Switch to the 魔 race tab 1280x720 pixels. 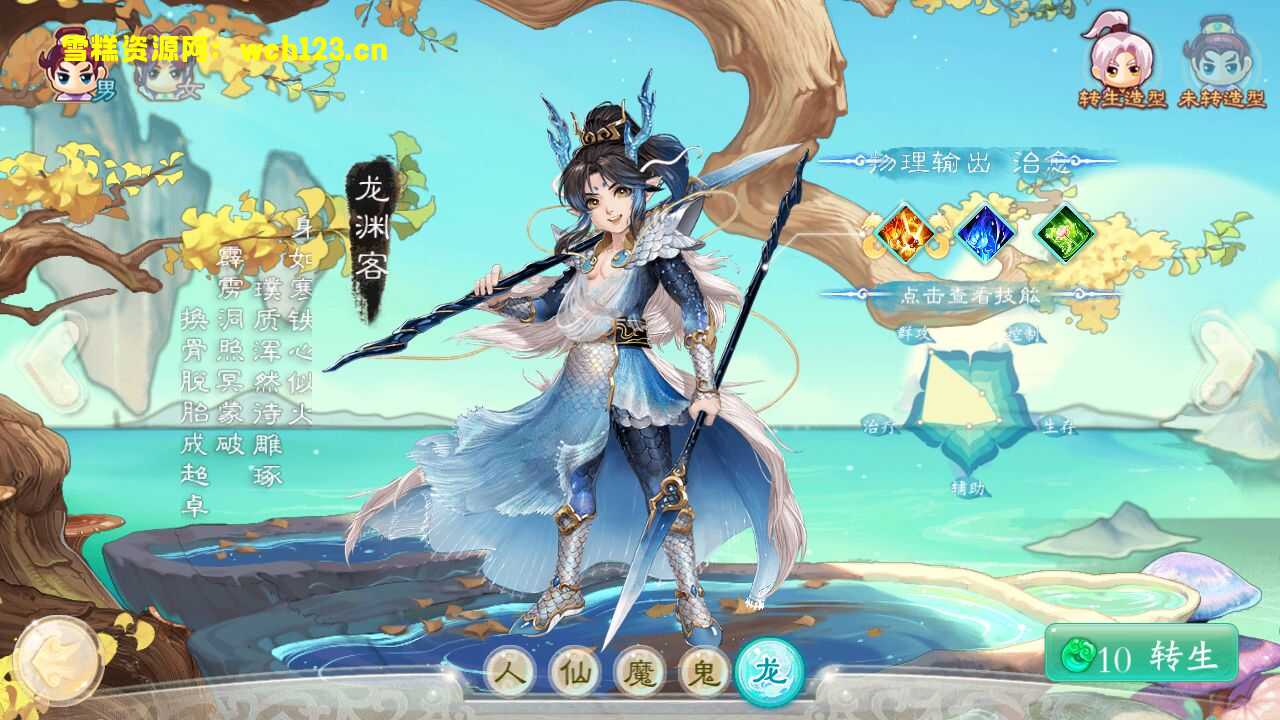[x=640, y=672]
